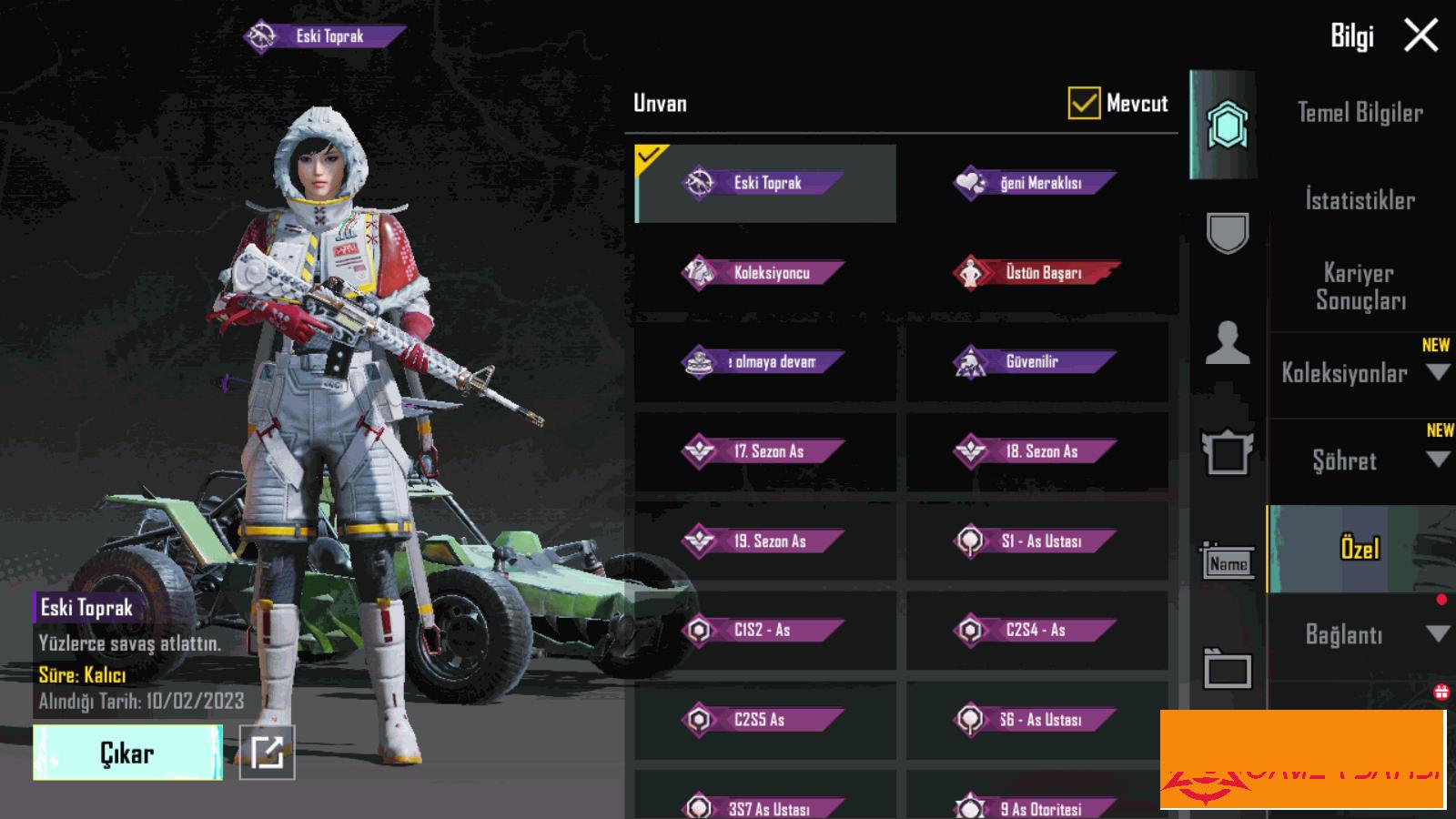Open Kariyer Sonuçları tab

(x=1360, y=287)
